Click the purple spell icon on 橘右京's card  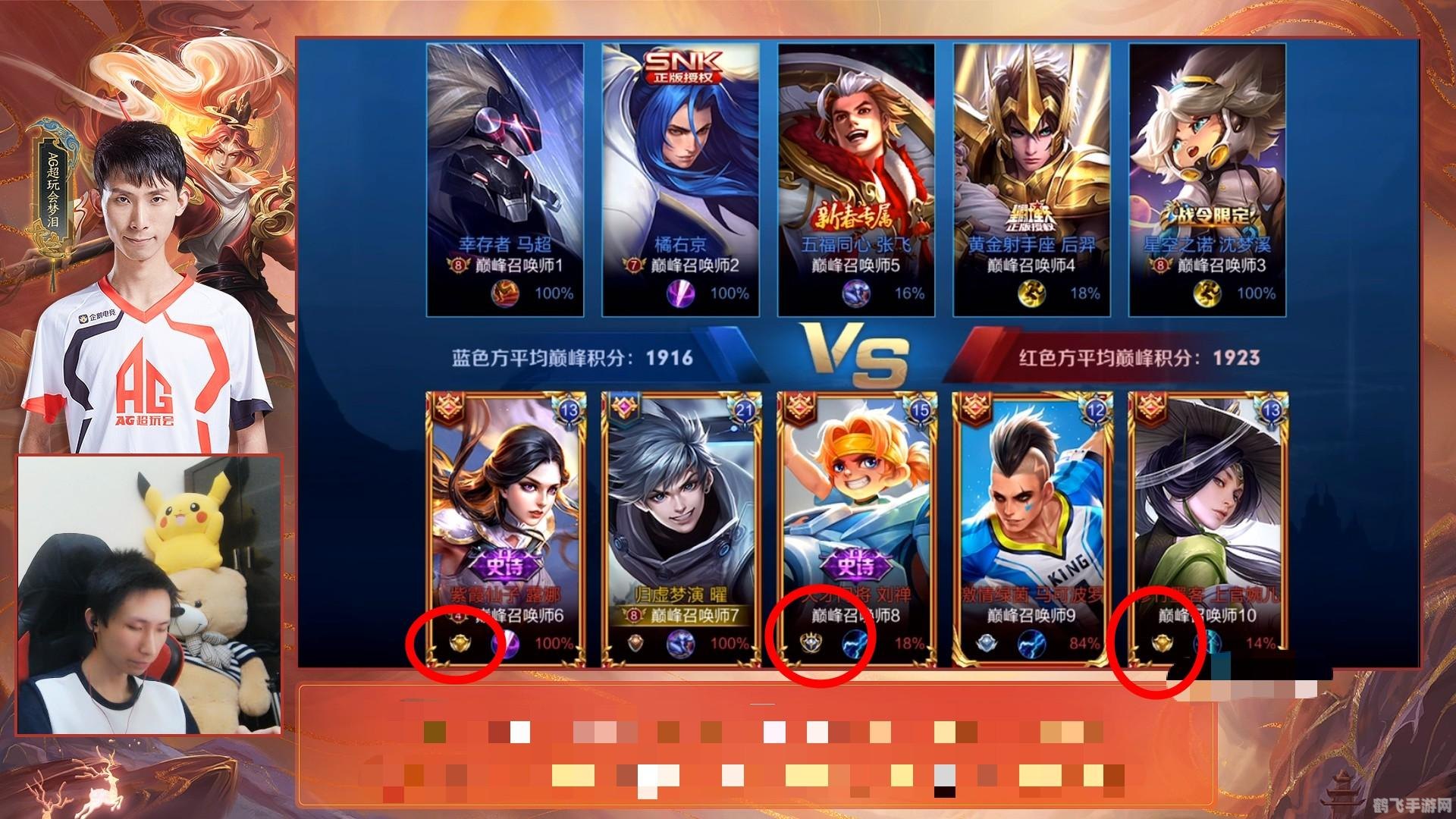679,293
